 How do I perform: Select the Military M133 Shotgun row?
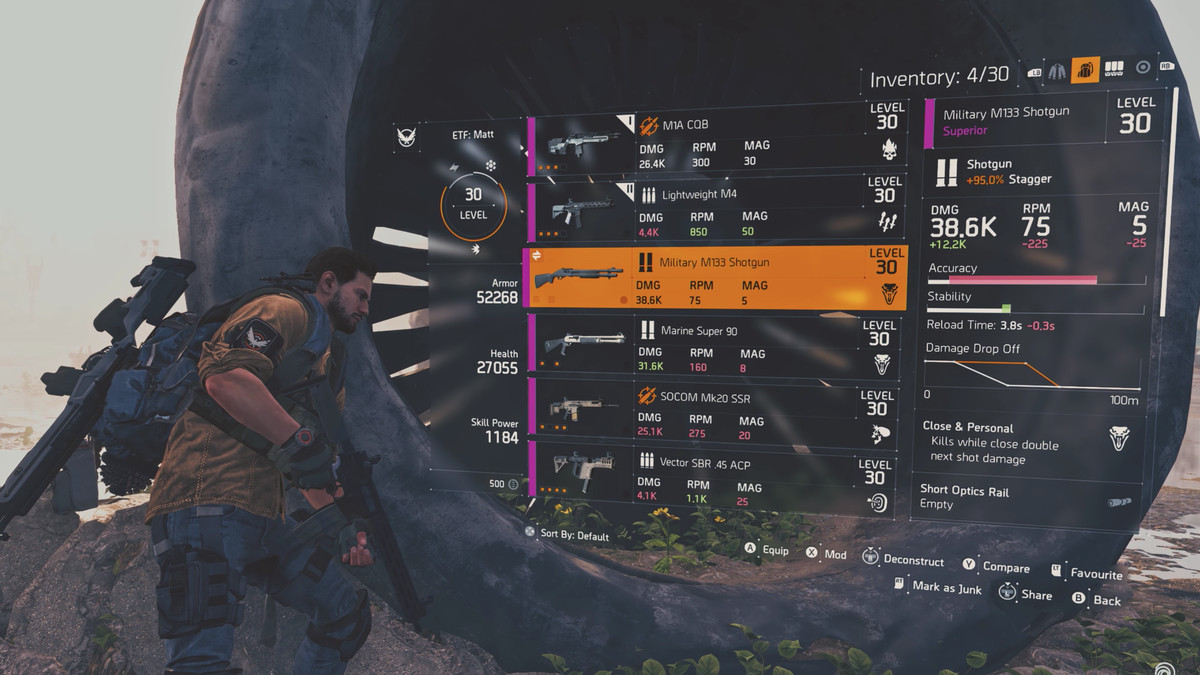[715, 277]
